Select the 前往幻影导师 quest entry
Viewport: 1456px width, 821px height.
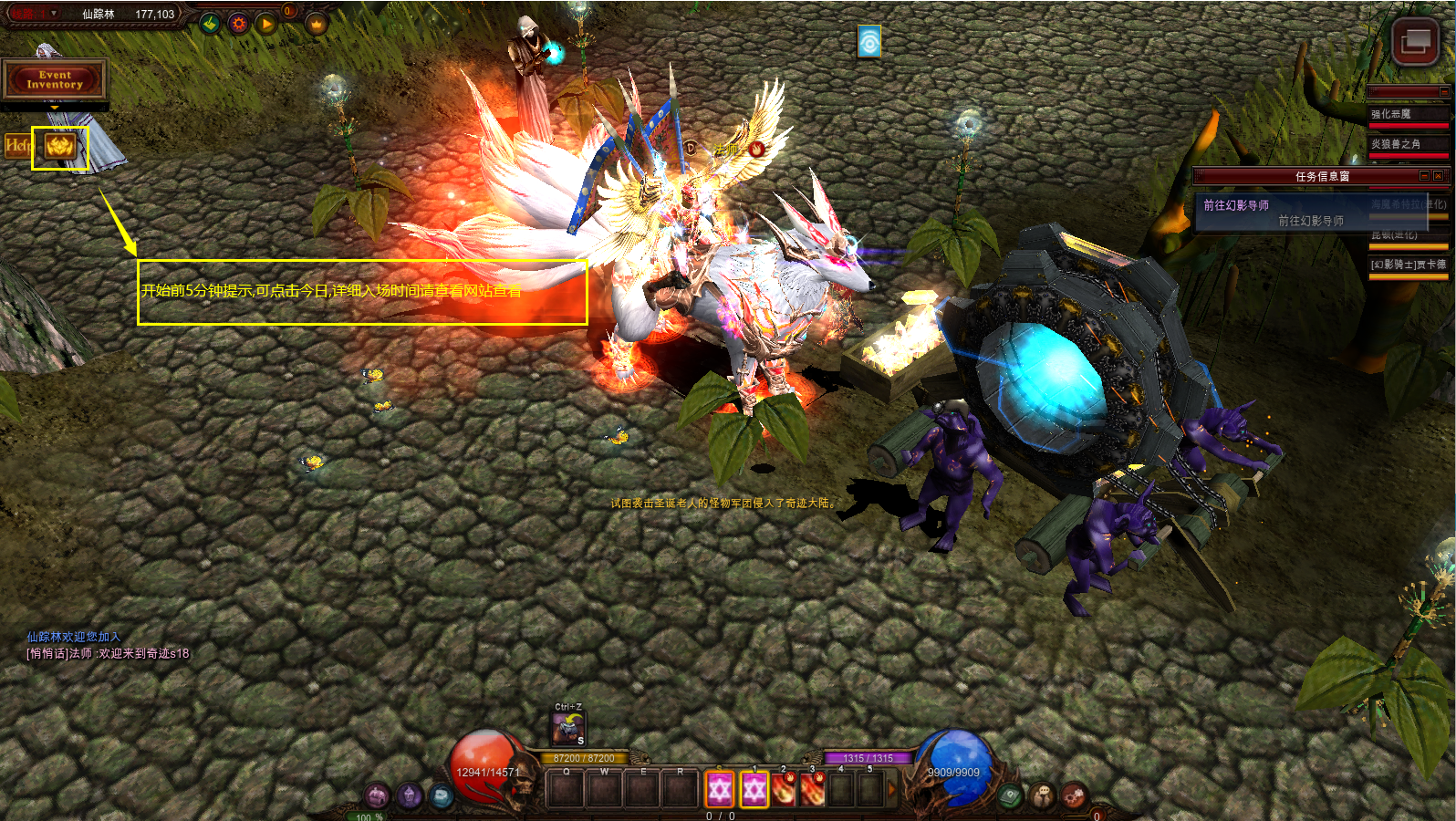click(x=1236, y=205)
